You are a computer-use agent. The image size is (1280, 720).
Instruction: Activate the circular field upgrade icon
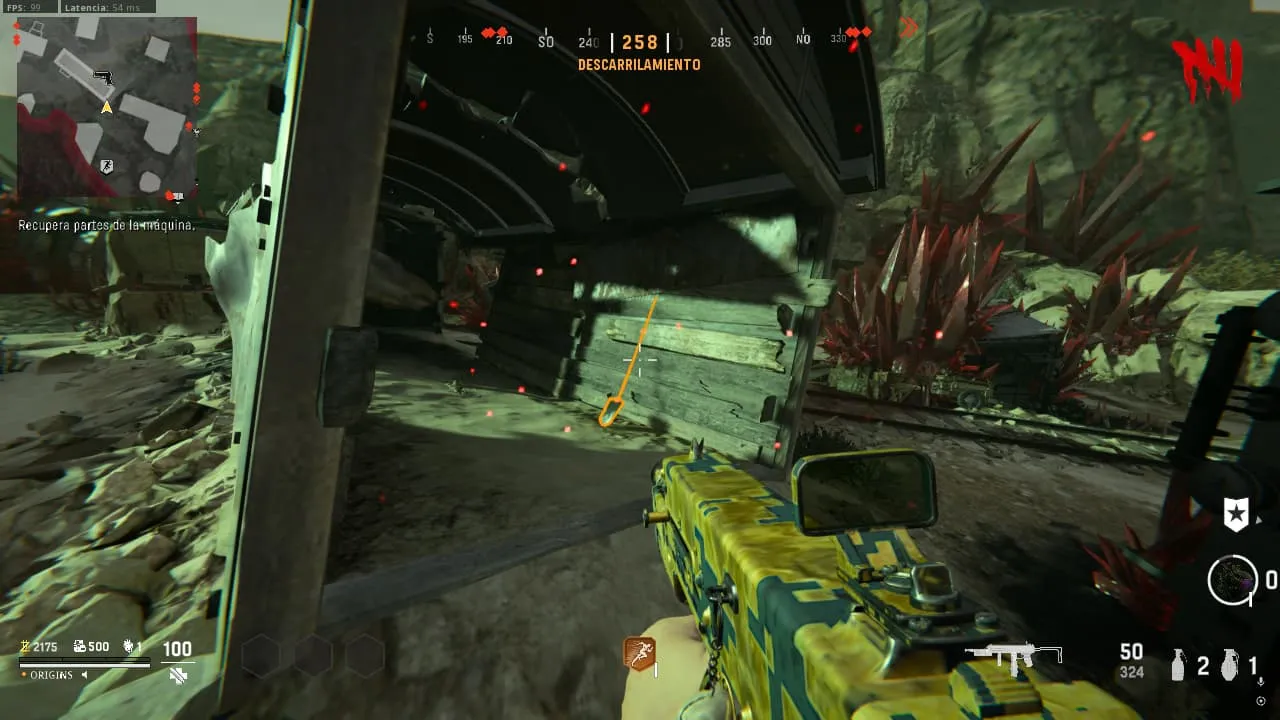point(1232,580)
